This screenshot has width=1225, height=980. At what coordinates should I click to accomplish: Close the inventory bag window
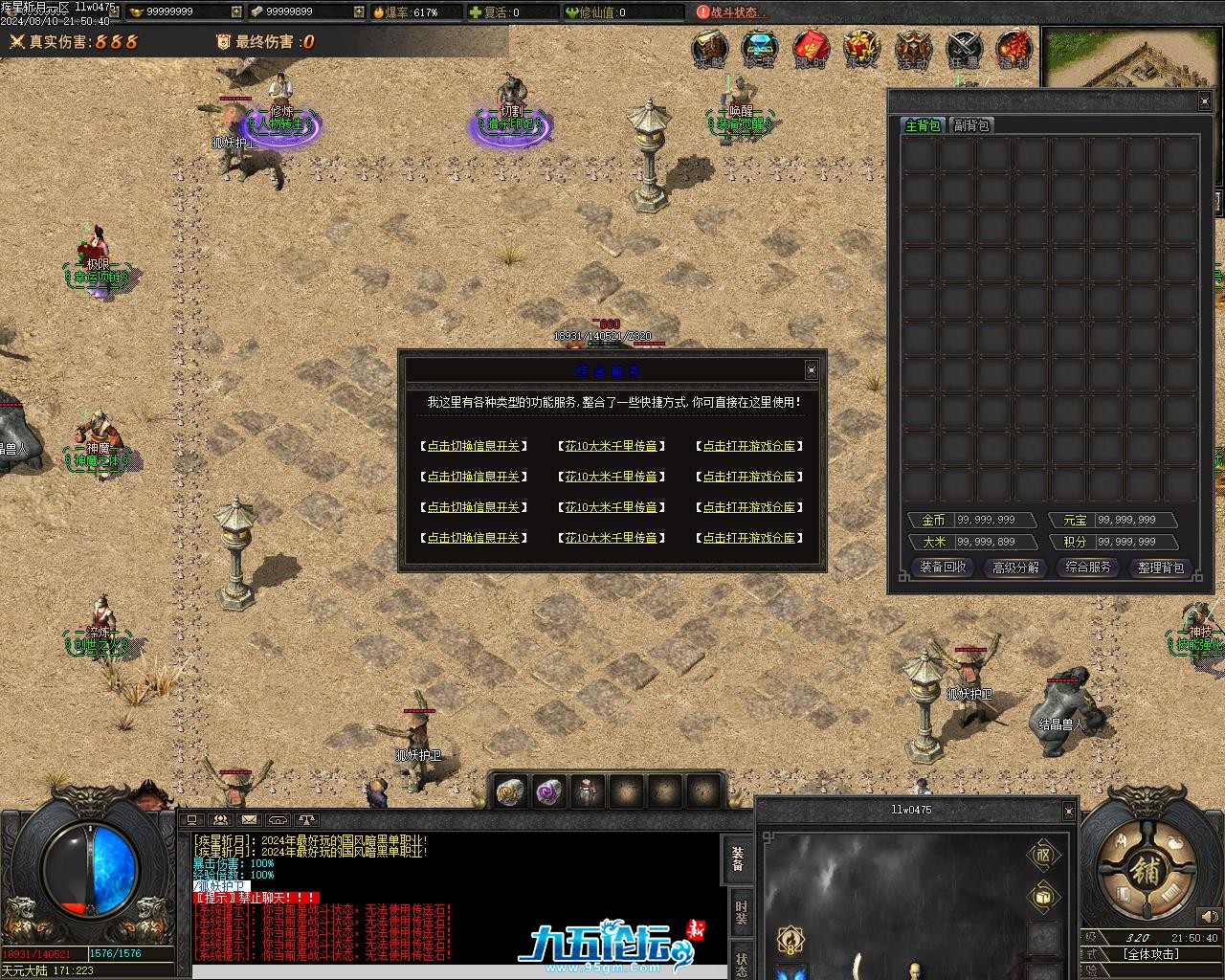(1204, 101)
